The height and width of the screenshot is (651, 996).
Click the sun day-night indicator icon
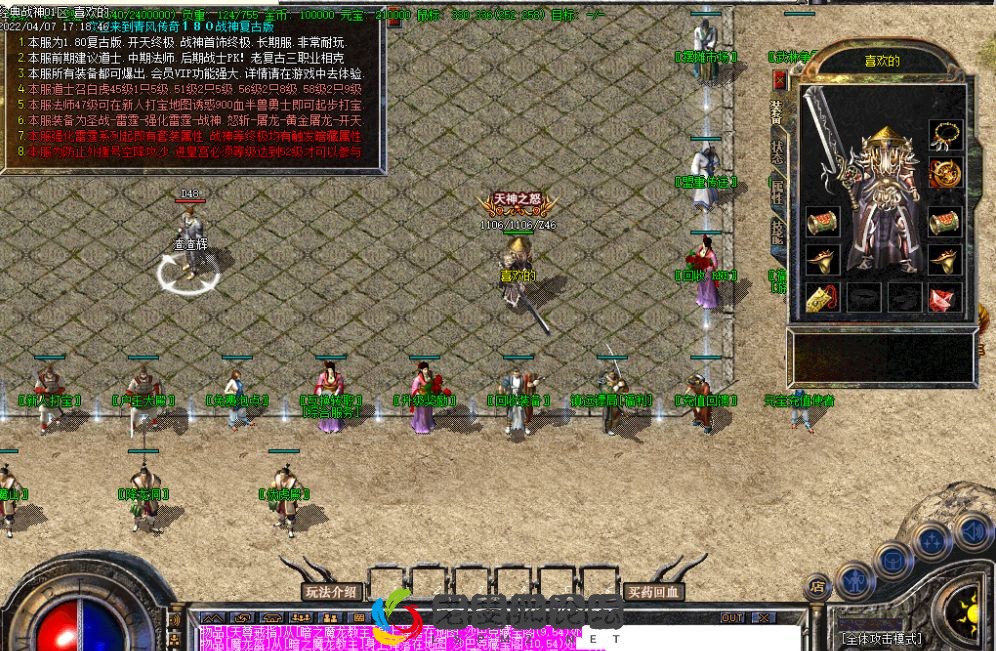pyautogui.click(x=968, y=610)
